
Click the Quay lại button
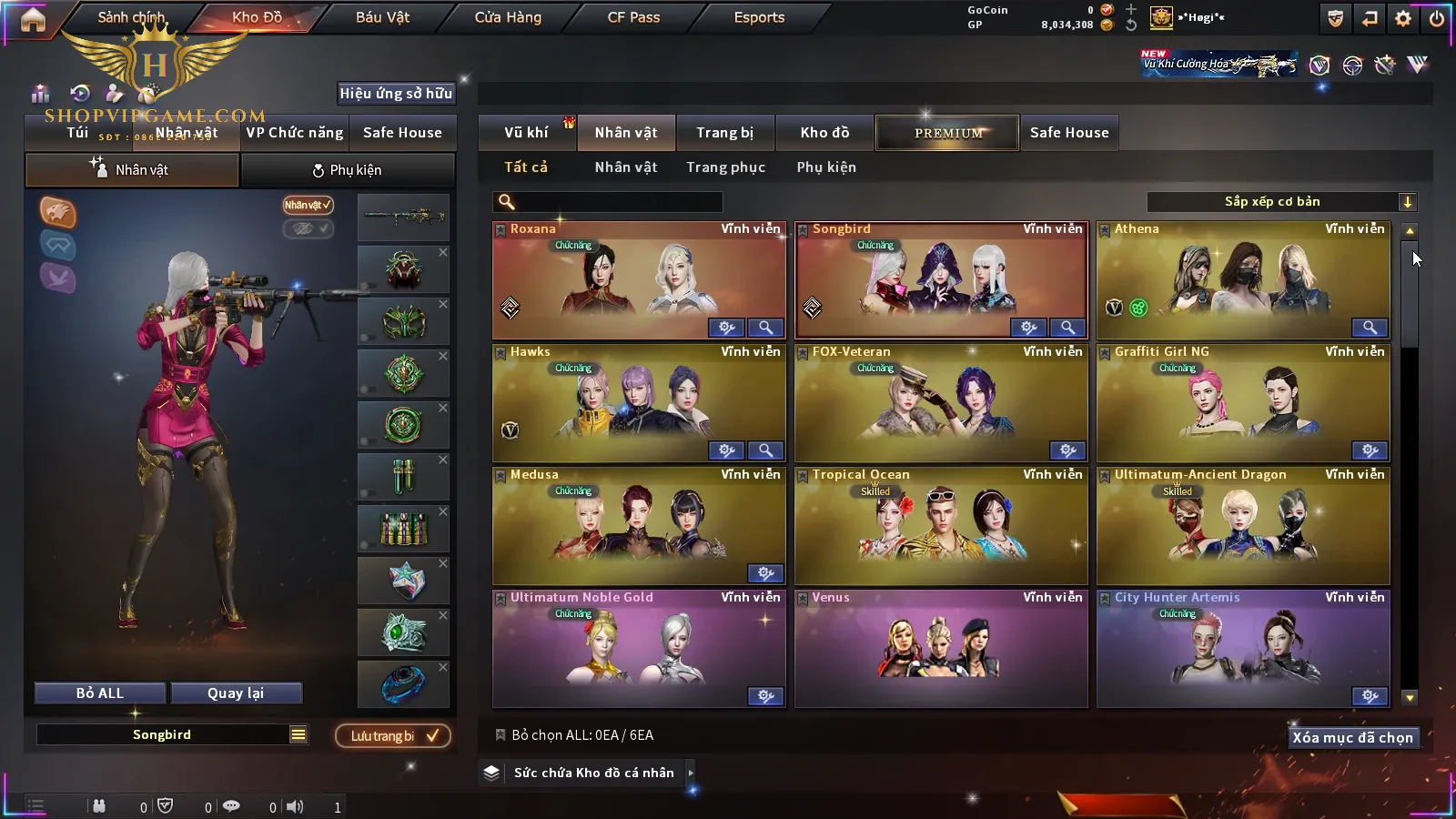236,693
